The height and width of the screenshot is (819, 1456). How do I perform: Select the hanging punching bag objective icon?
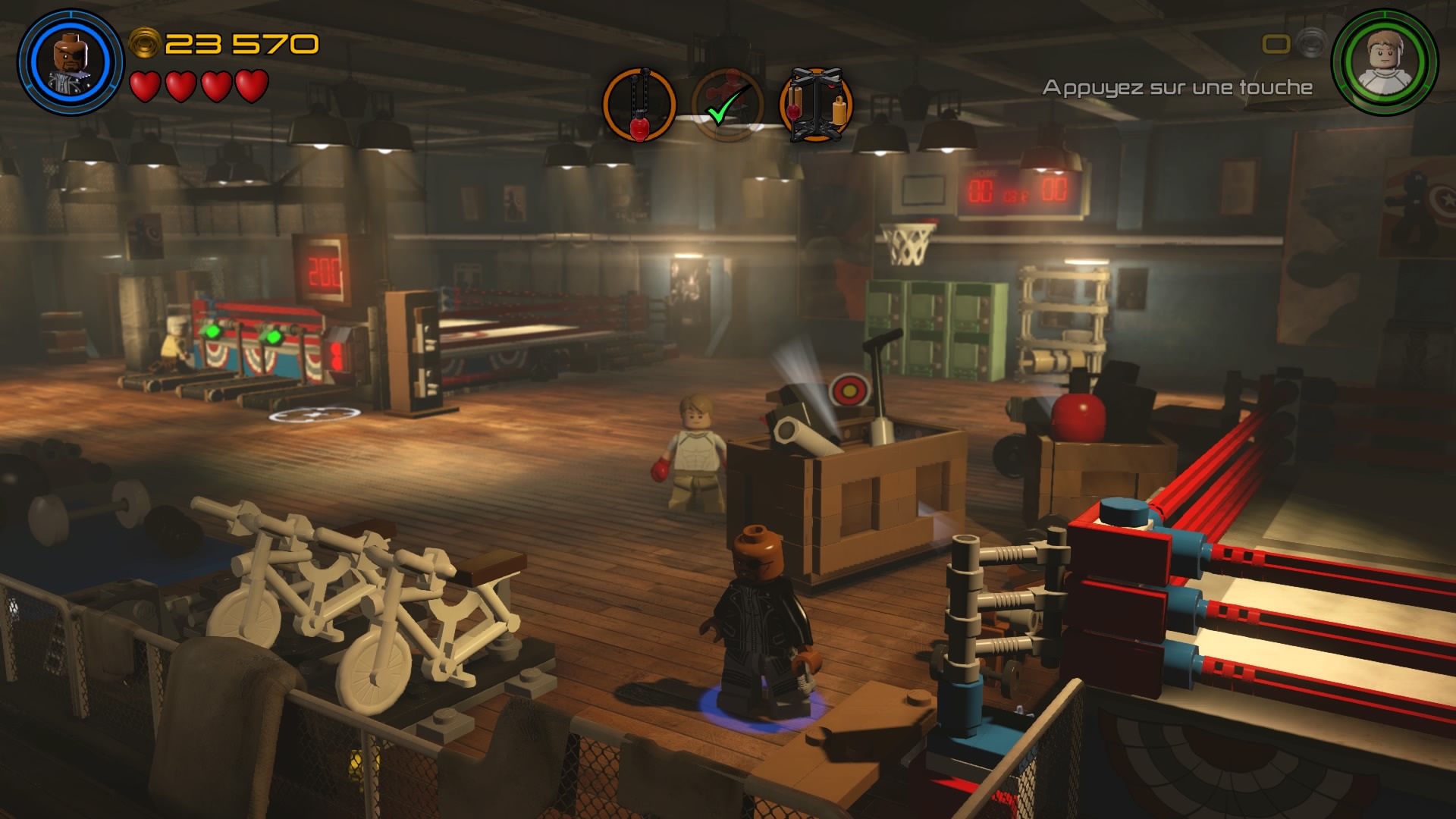[x=639, y=105]
